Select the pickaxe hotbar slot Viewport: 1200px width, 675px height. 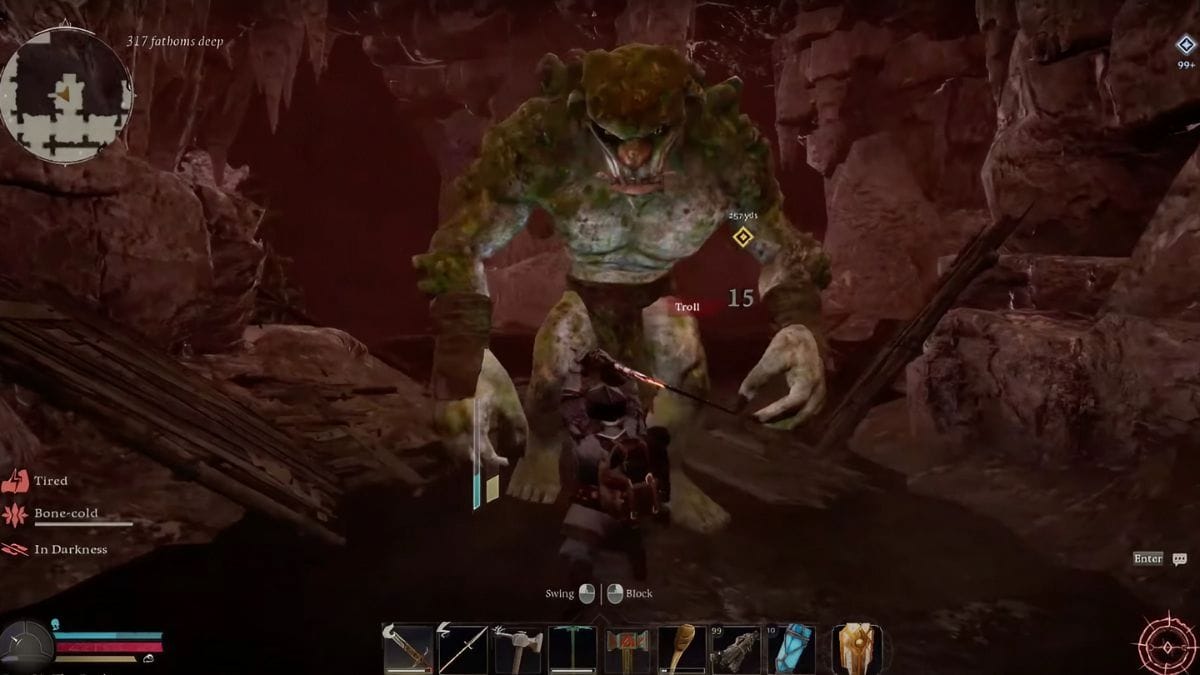[x=573, y=649]
